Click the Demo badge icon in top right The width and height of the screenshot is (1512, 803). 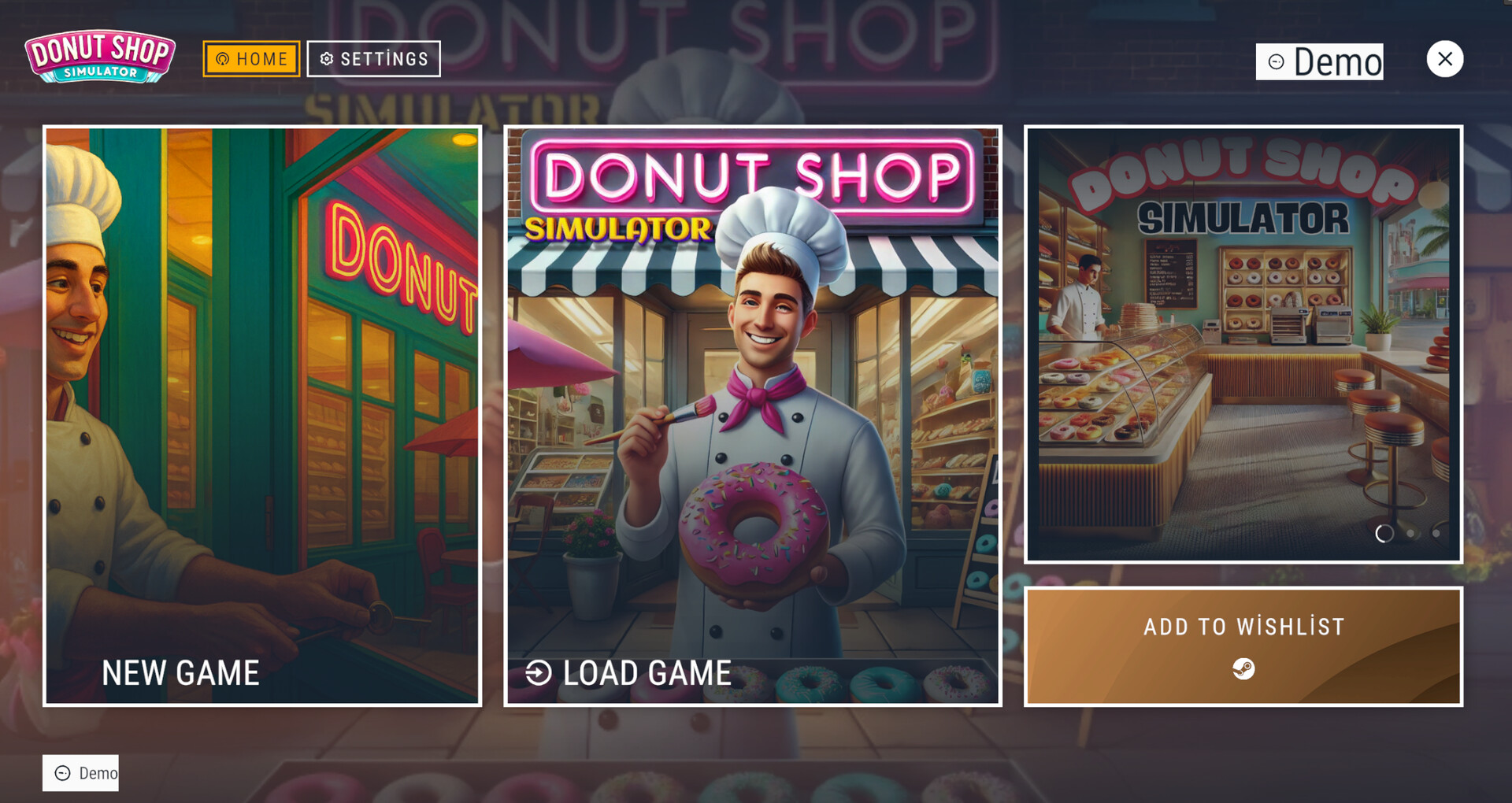(x=1276, y=61)
